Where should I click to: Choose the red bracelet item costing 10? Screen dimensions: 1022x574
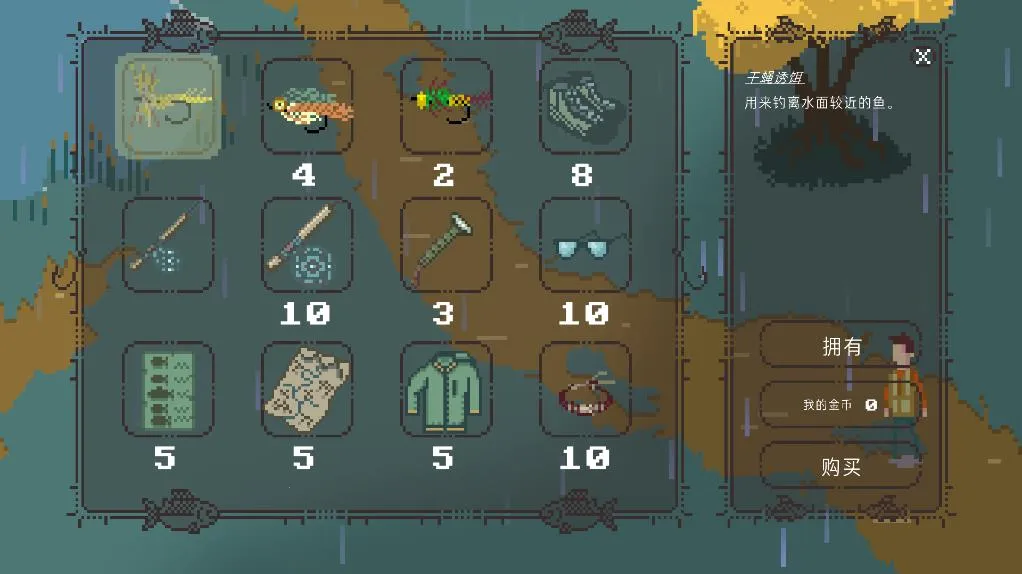pos(585,389)
